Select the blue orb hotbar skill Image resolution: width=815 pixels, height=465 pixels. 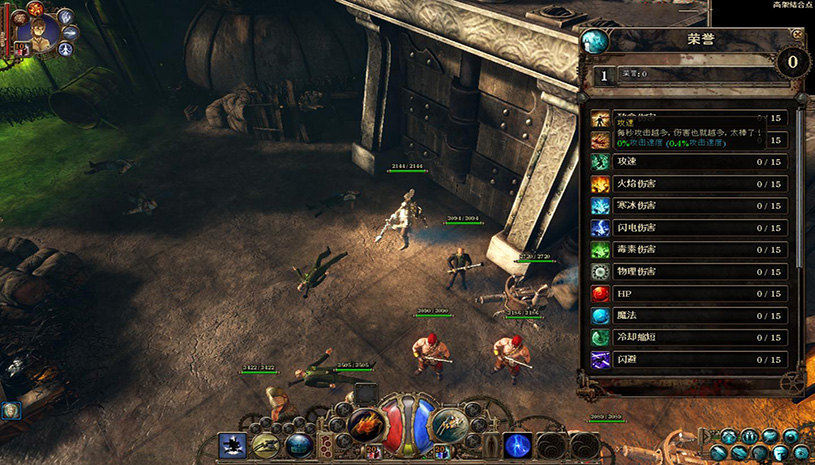pos(297,445)
